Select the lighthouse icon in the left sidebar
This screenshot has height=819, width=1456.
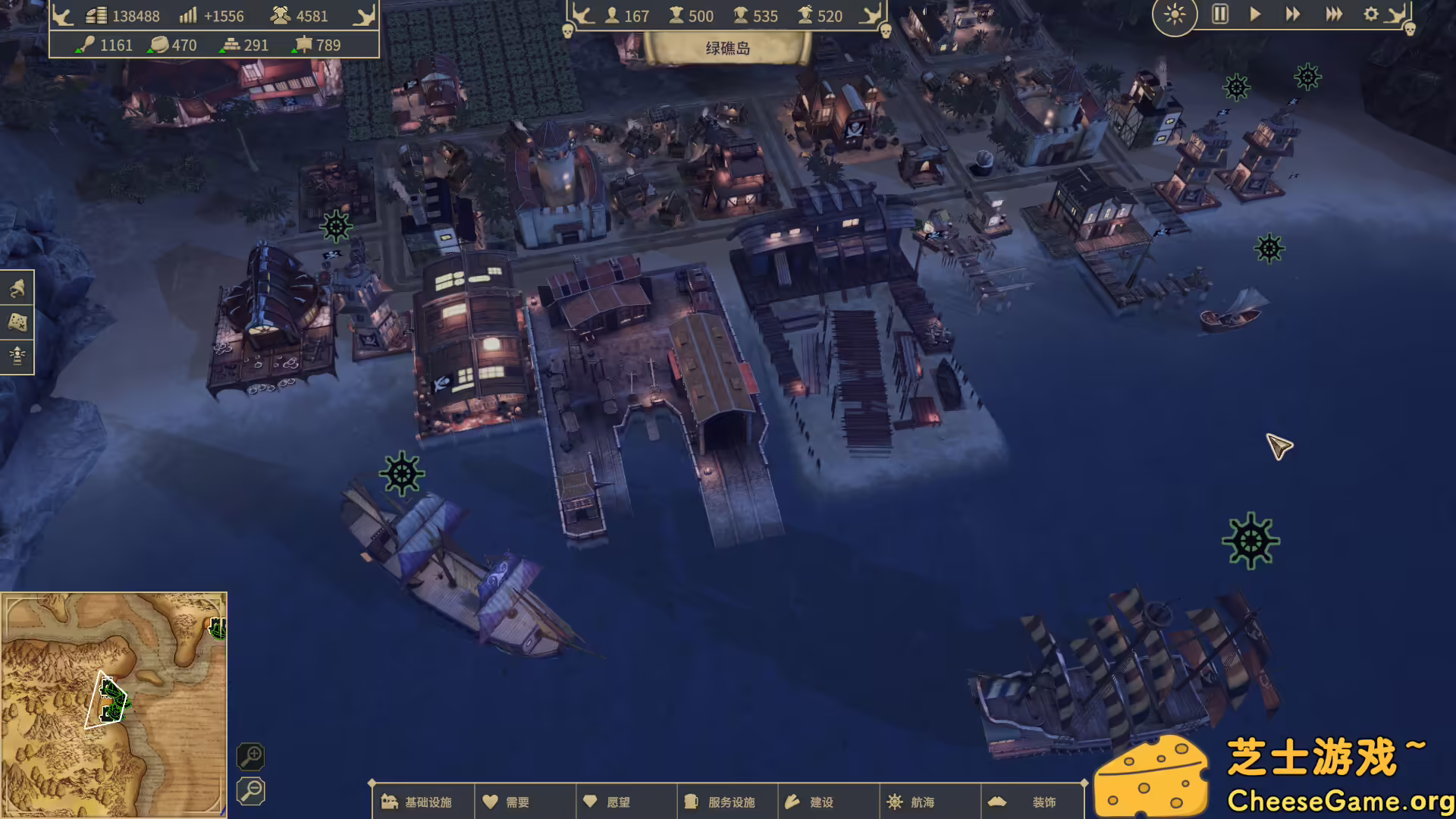click(x=17, y=356)
